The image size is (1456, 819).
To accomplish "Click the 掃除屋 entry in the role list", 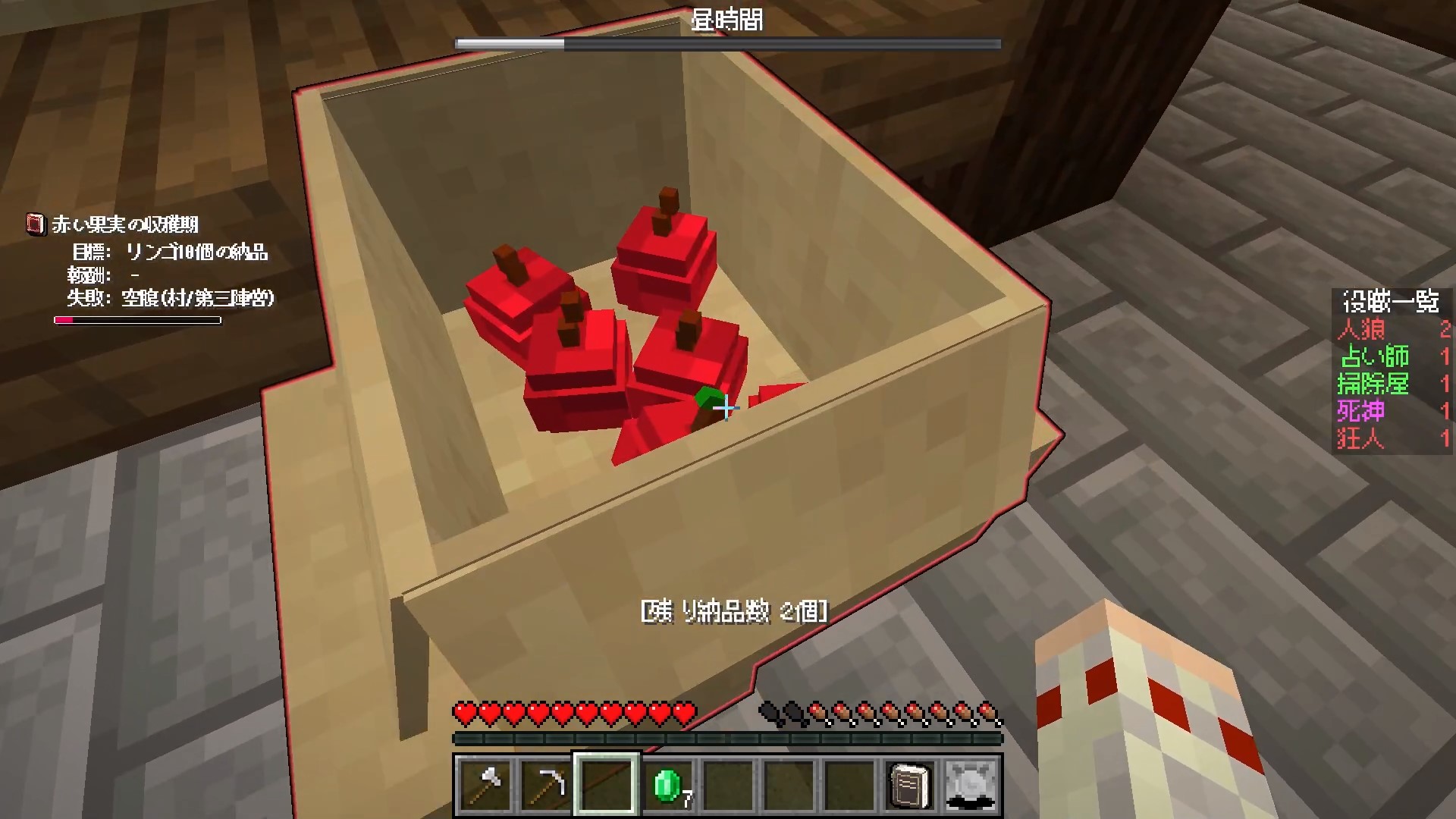I will click(x=1373, y=384).
